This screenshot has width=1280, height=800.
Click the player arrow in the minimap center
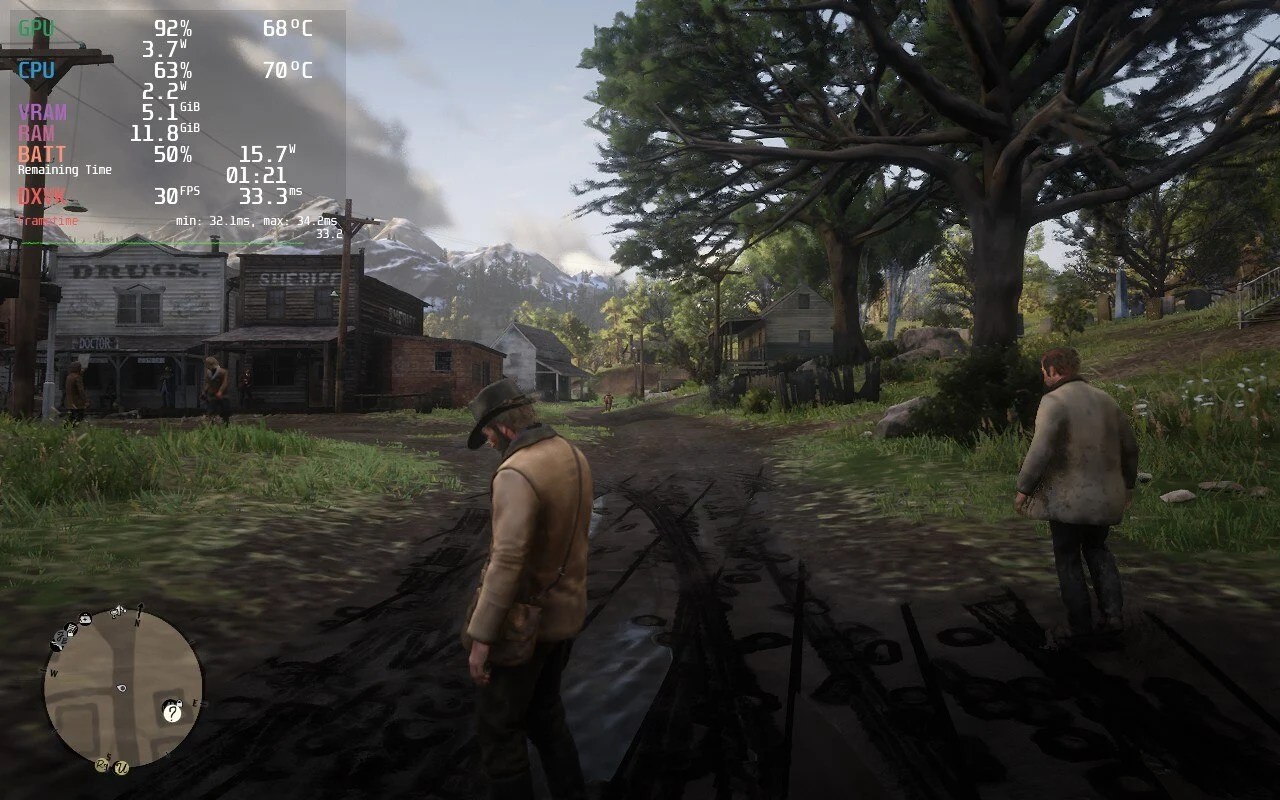click(x=121, y=688)
